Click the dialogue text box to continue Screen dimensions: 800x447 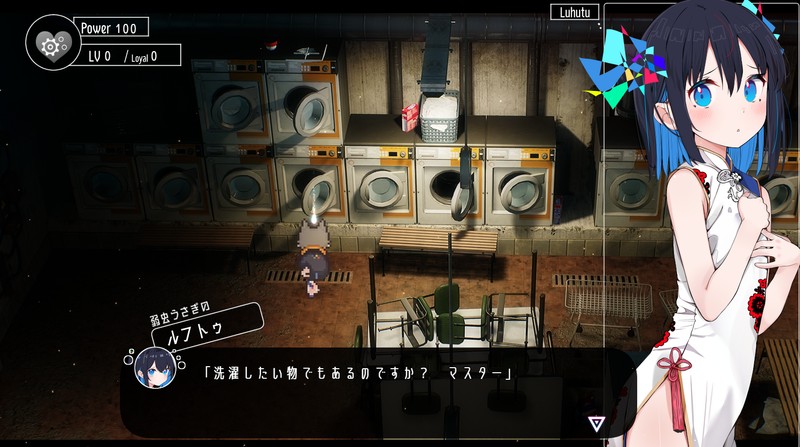[380, 390]
